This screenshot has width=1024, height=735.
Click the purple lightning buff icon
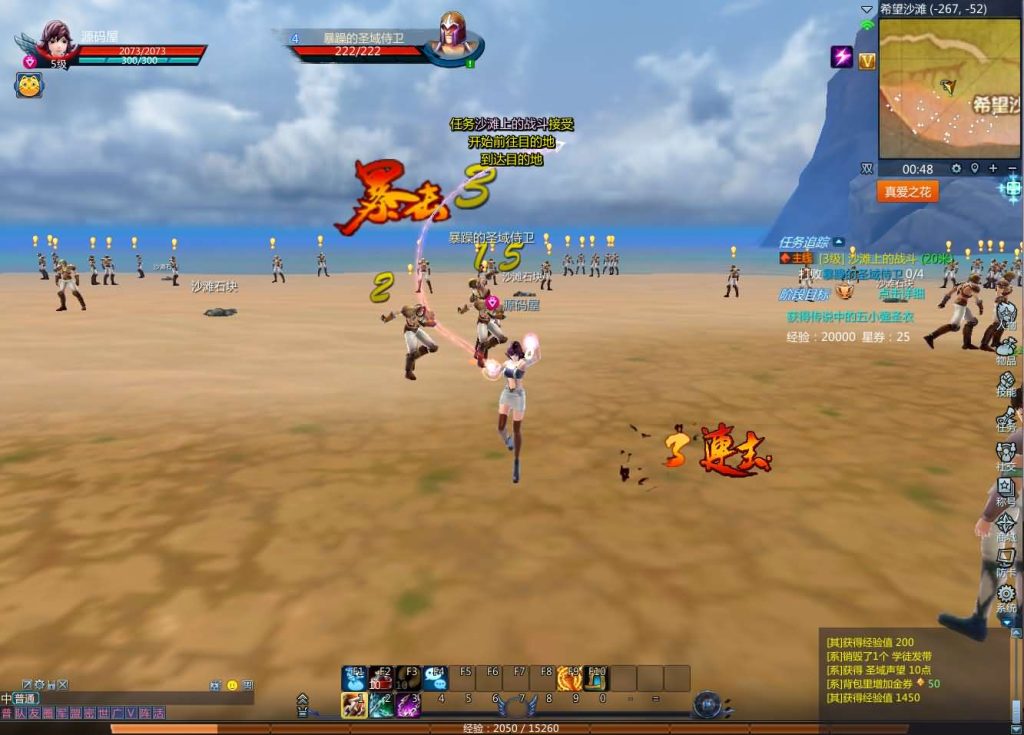842,57
